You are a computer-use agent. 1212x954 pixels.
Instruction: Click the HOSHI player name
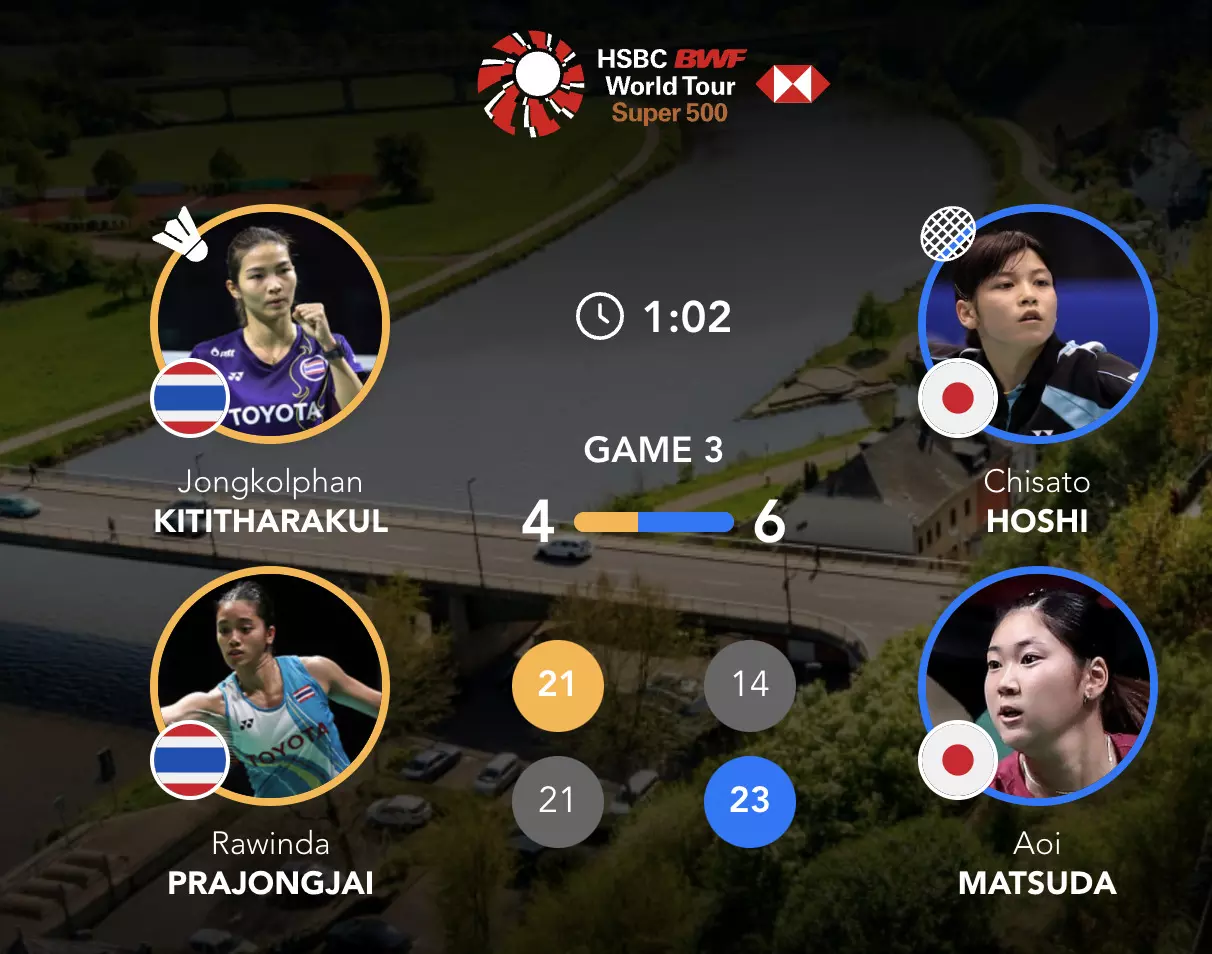[1037, 521]
